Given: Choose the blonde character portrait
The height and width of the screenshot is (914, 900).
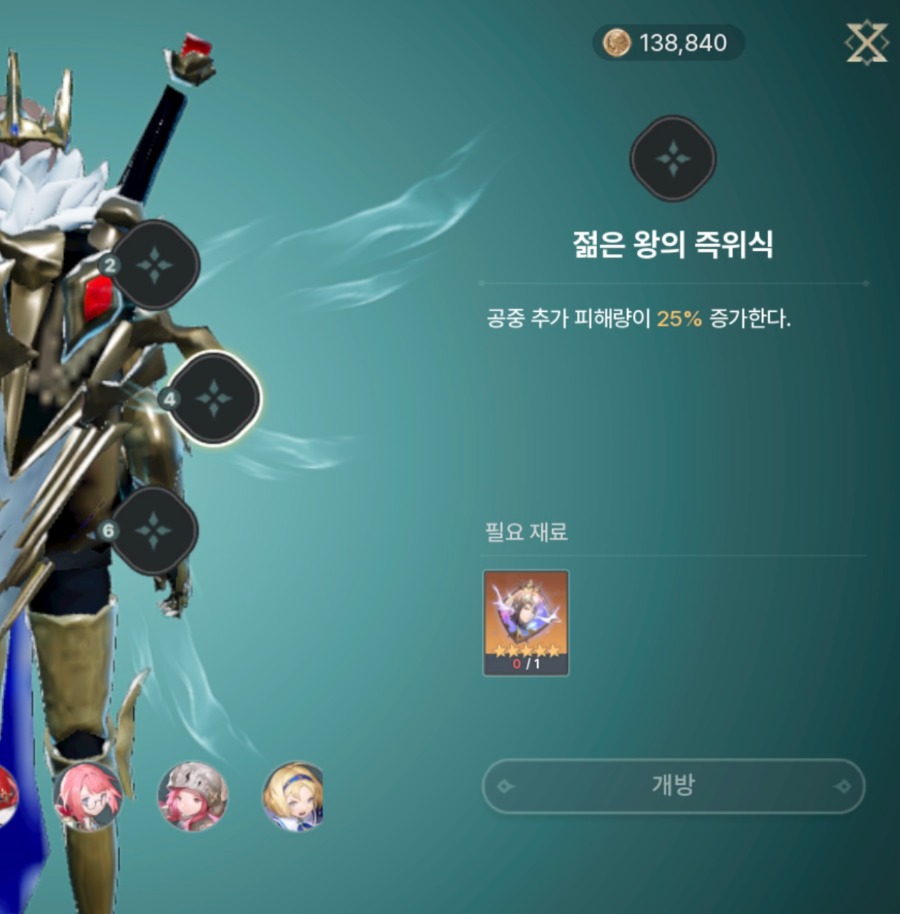Looking at the screenshot, I should click(294, 797).
